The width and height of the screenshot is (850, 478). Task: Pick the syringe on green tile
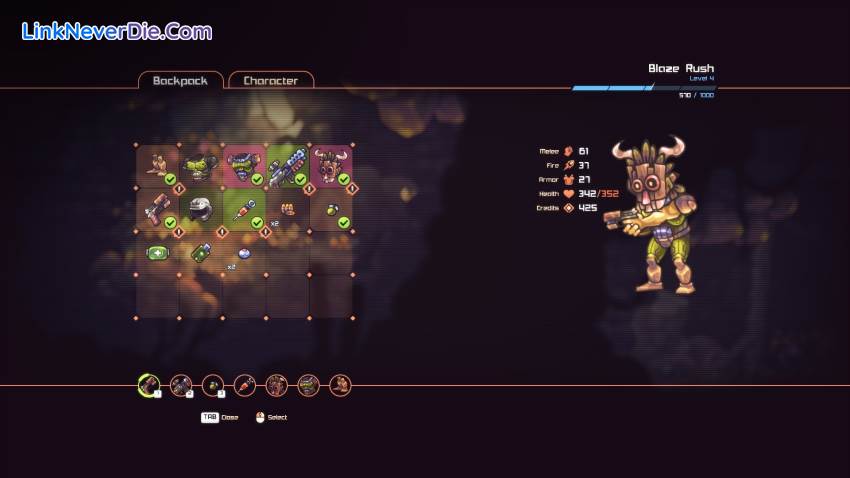244,209
